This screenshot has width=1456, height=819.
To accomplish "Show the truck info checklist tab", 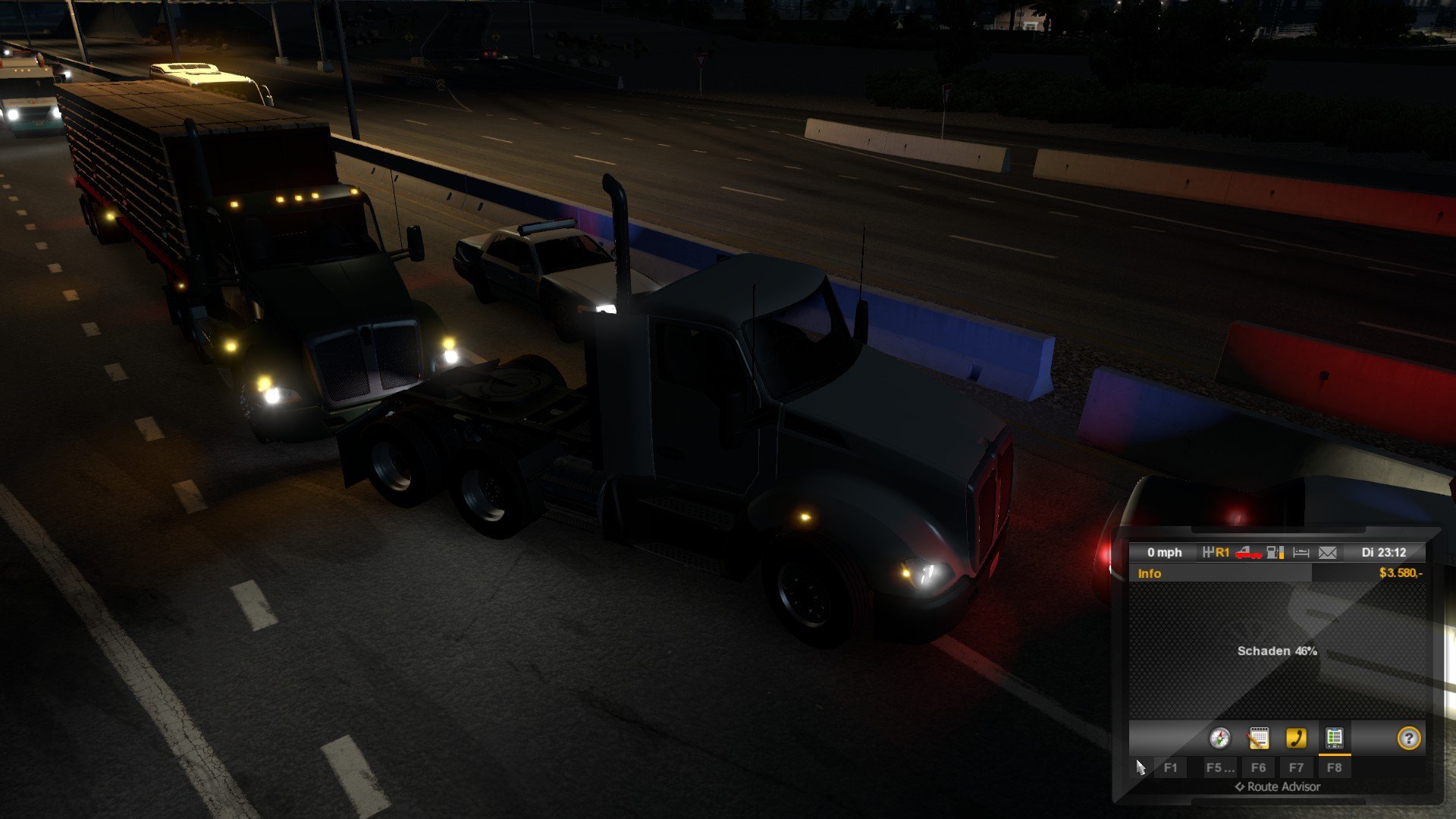I will click(x=1334, y=738).
